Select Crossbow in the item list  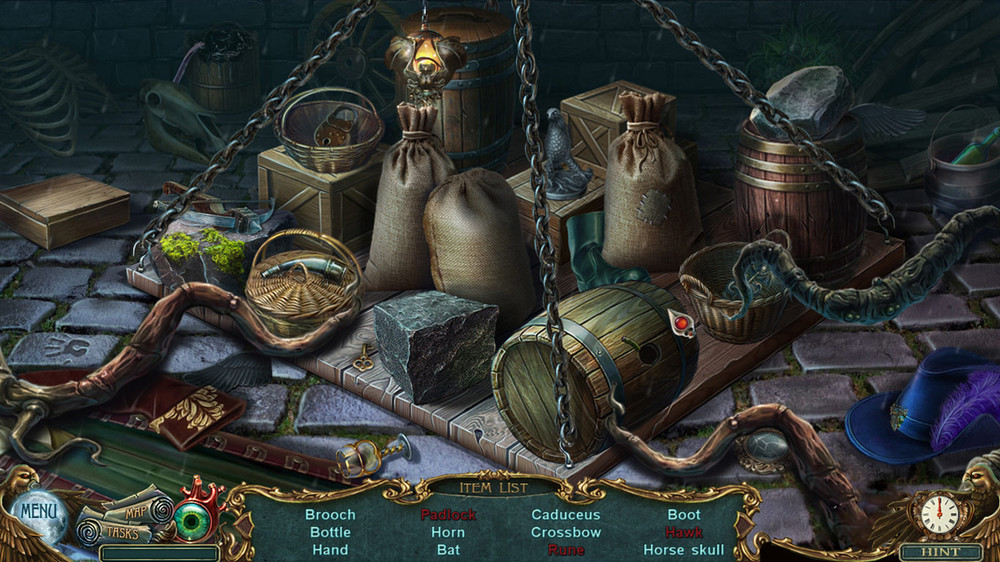coord(566,532)
